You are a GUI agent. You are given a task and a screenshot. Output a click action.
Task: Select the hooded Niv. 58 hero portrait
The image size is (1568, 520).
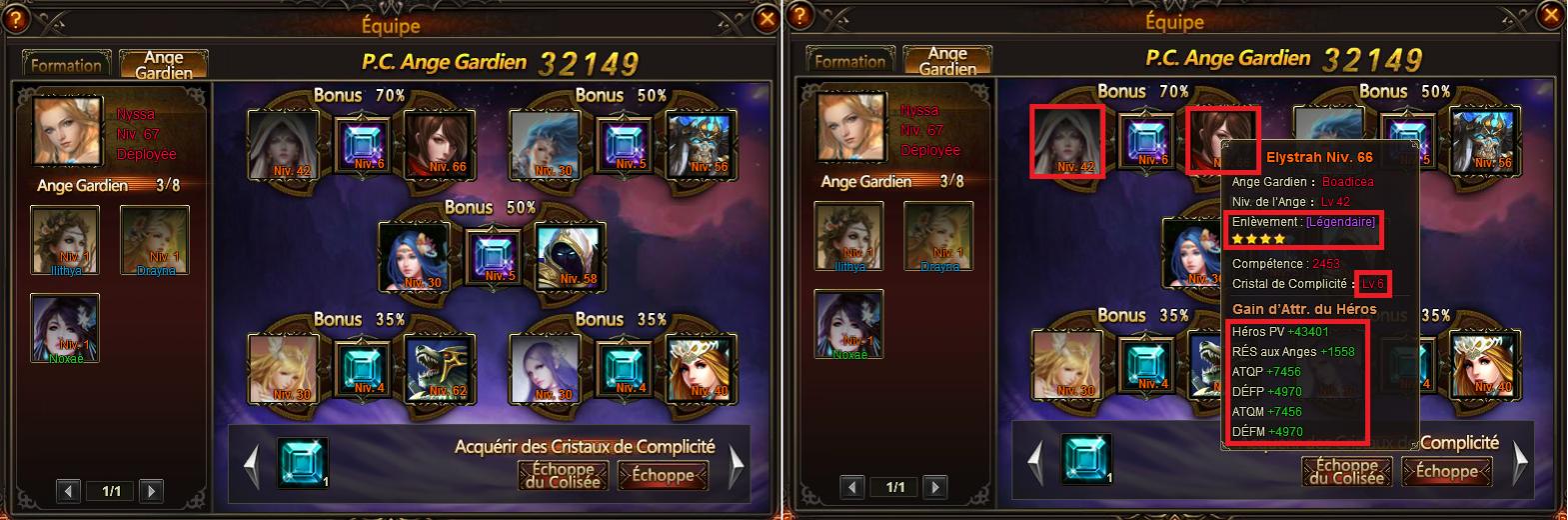566,257
